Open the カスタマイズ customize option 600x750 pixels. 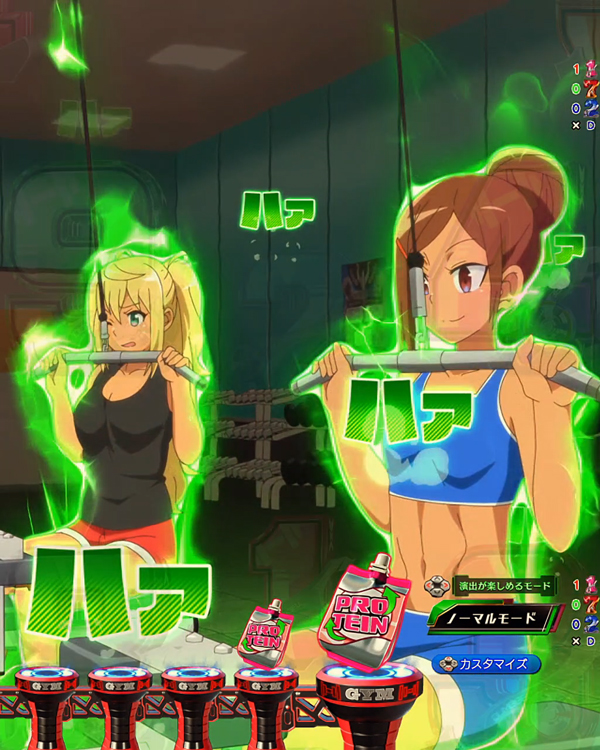[487, 662]
